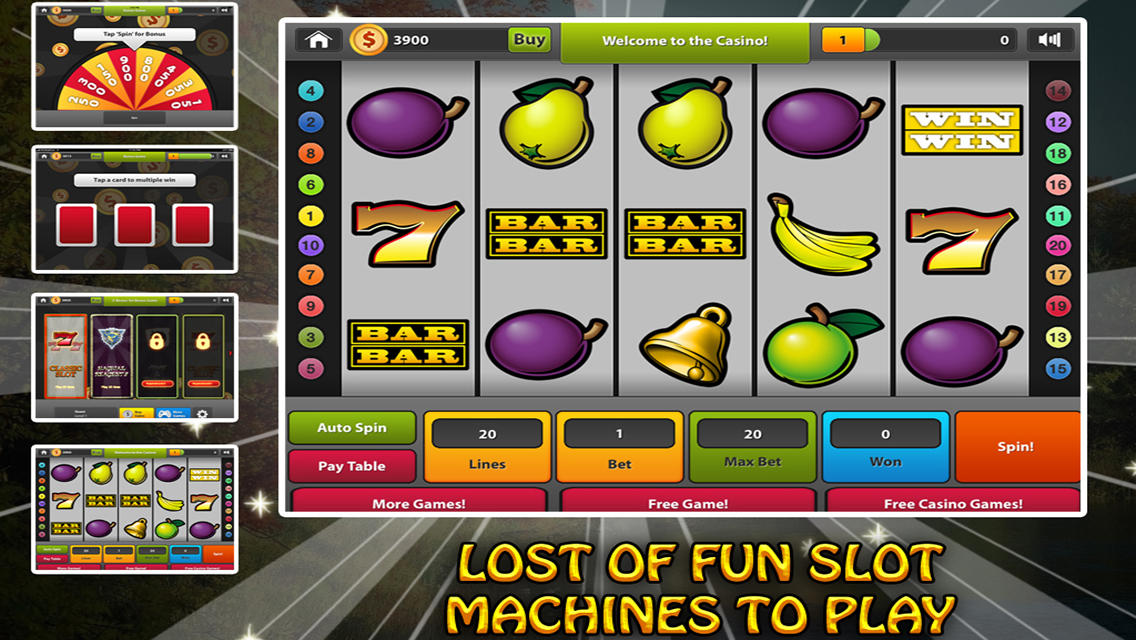Image resolution: width=1136 pixels, height=640 pixels.
Task: Go to the home screen icon
Action: (x=319, y=40)
